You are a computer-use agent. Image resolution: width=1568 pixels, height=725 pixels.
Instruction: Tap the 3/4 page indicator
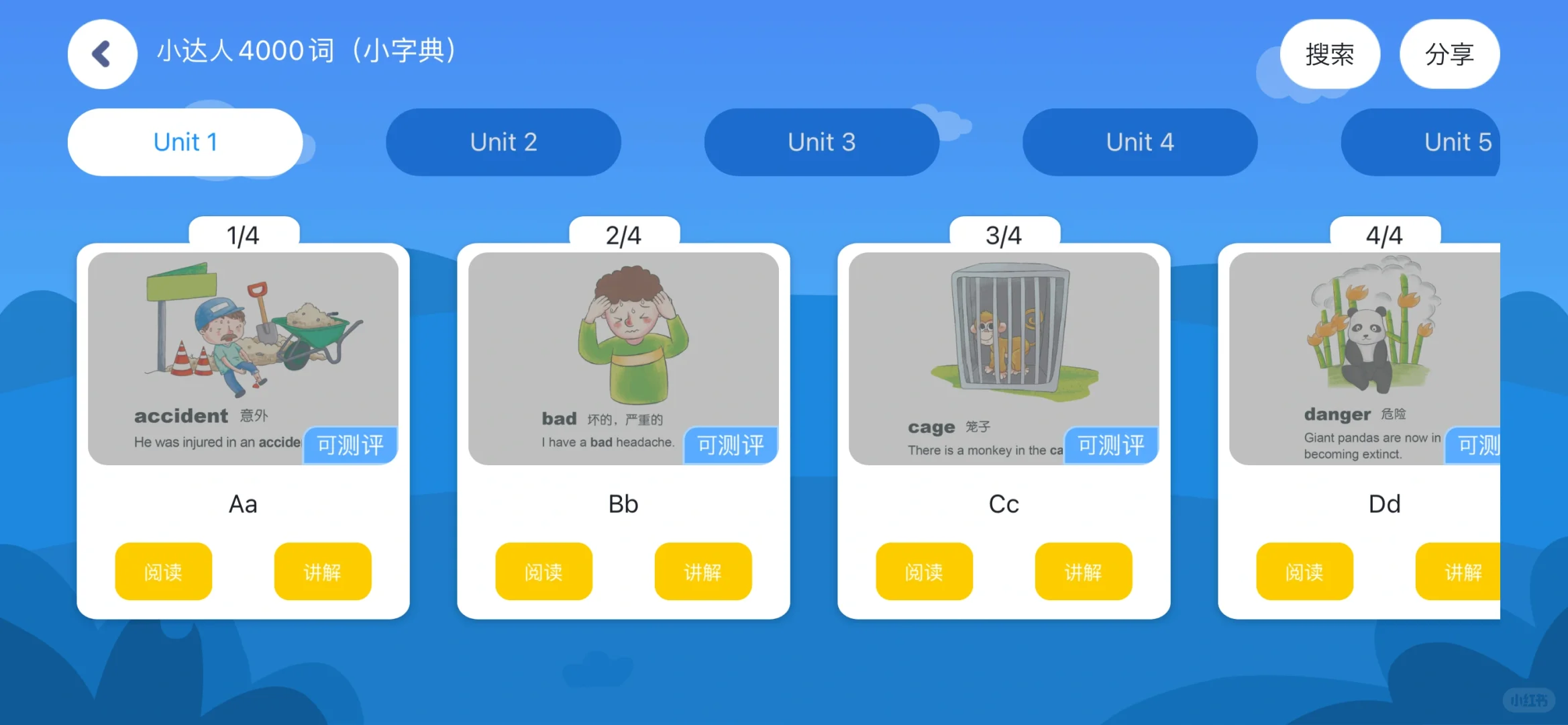point(1004,235)
